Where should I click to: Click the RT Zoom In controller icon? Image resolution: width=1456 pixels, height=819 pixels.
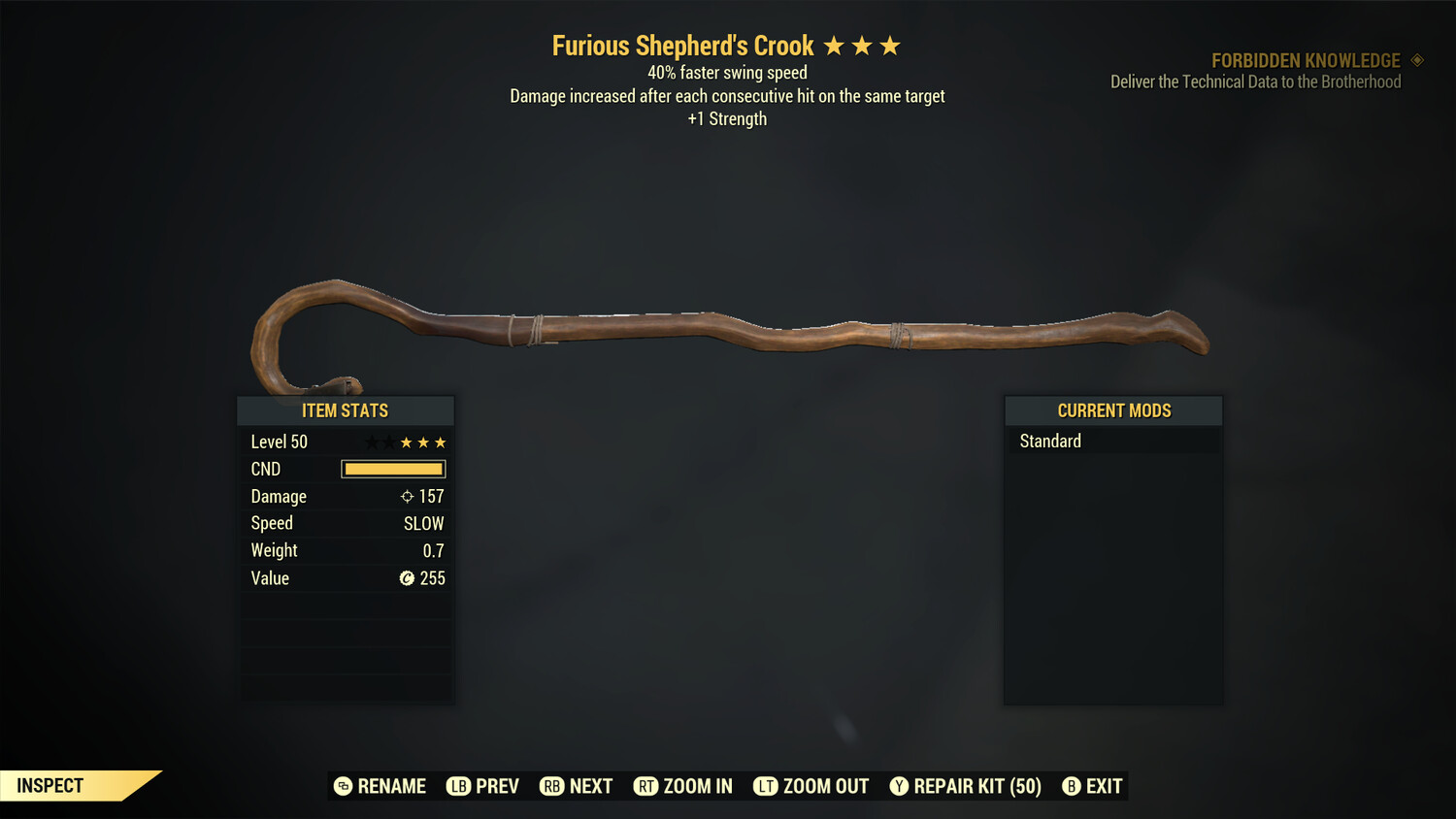click(645, 786)
